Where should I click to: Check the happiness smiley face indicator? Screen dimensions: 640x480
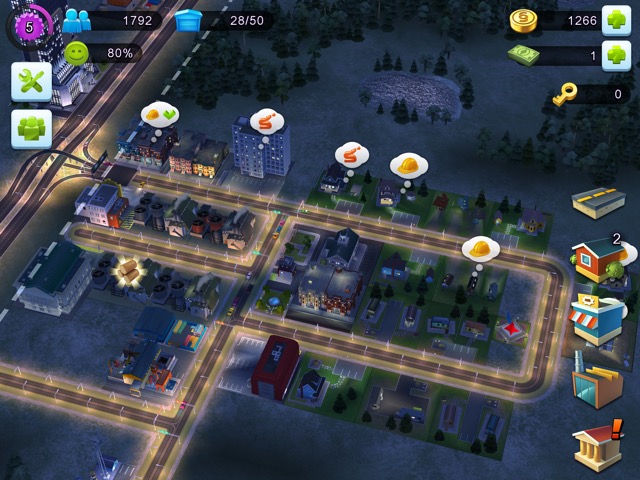pos(77,53)
